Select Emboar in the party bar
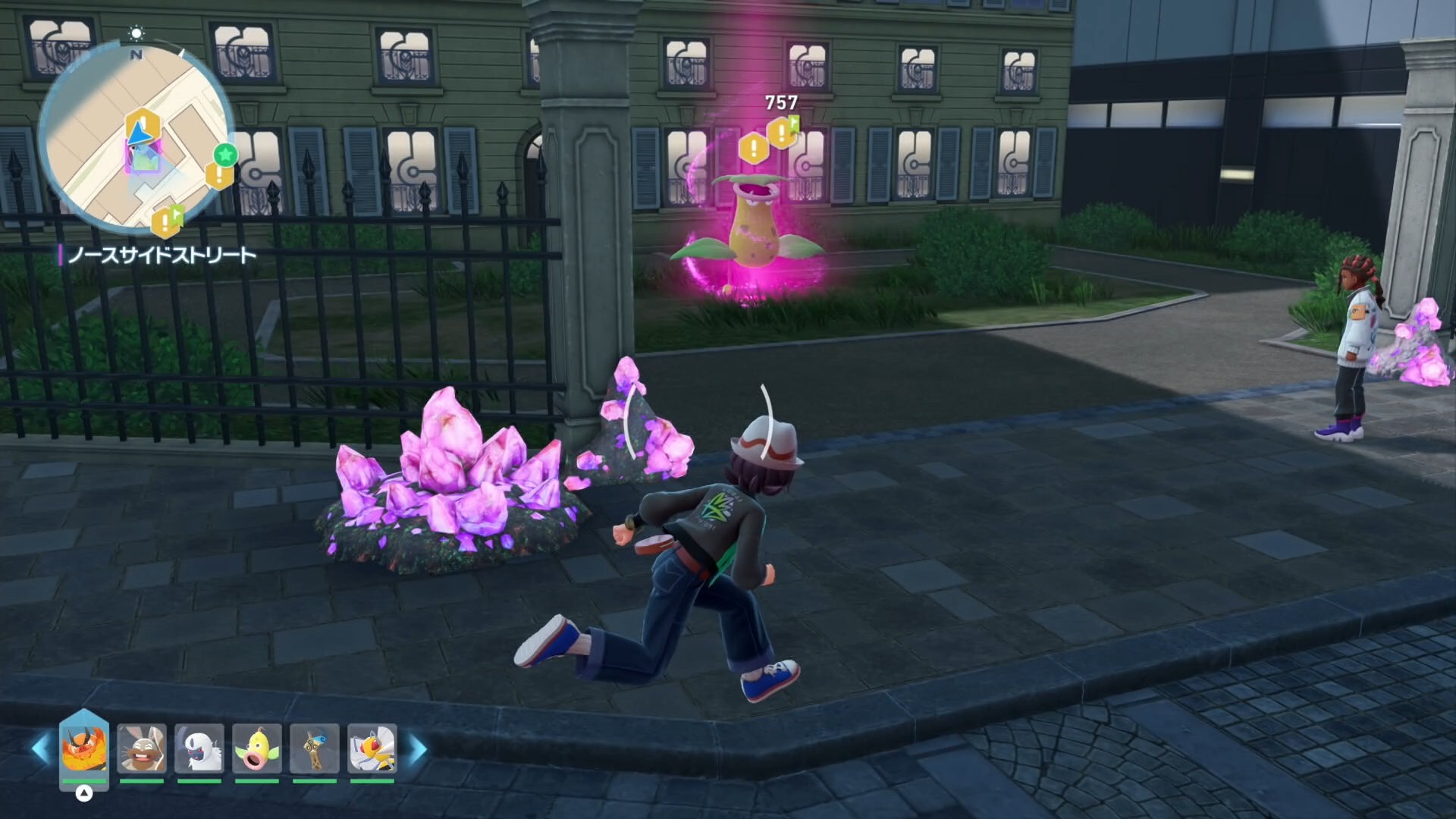The height and width of the screenshot is (819, 1456). click(x=83, y=748)
